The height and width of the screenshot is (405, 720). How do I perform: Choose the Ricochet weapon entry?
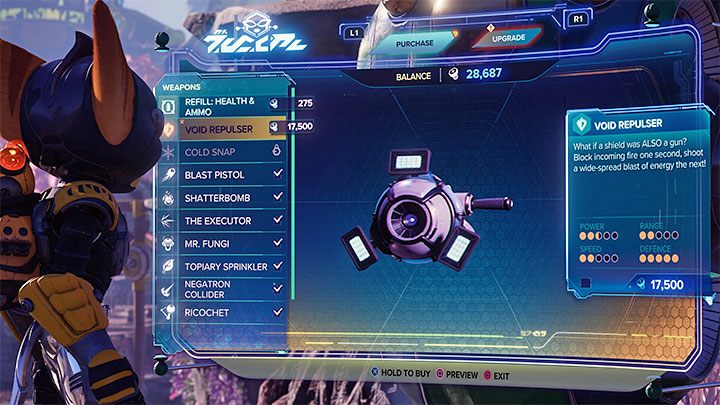click(223, 314)
